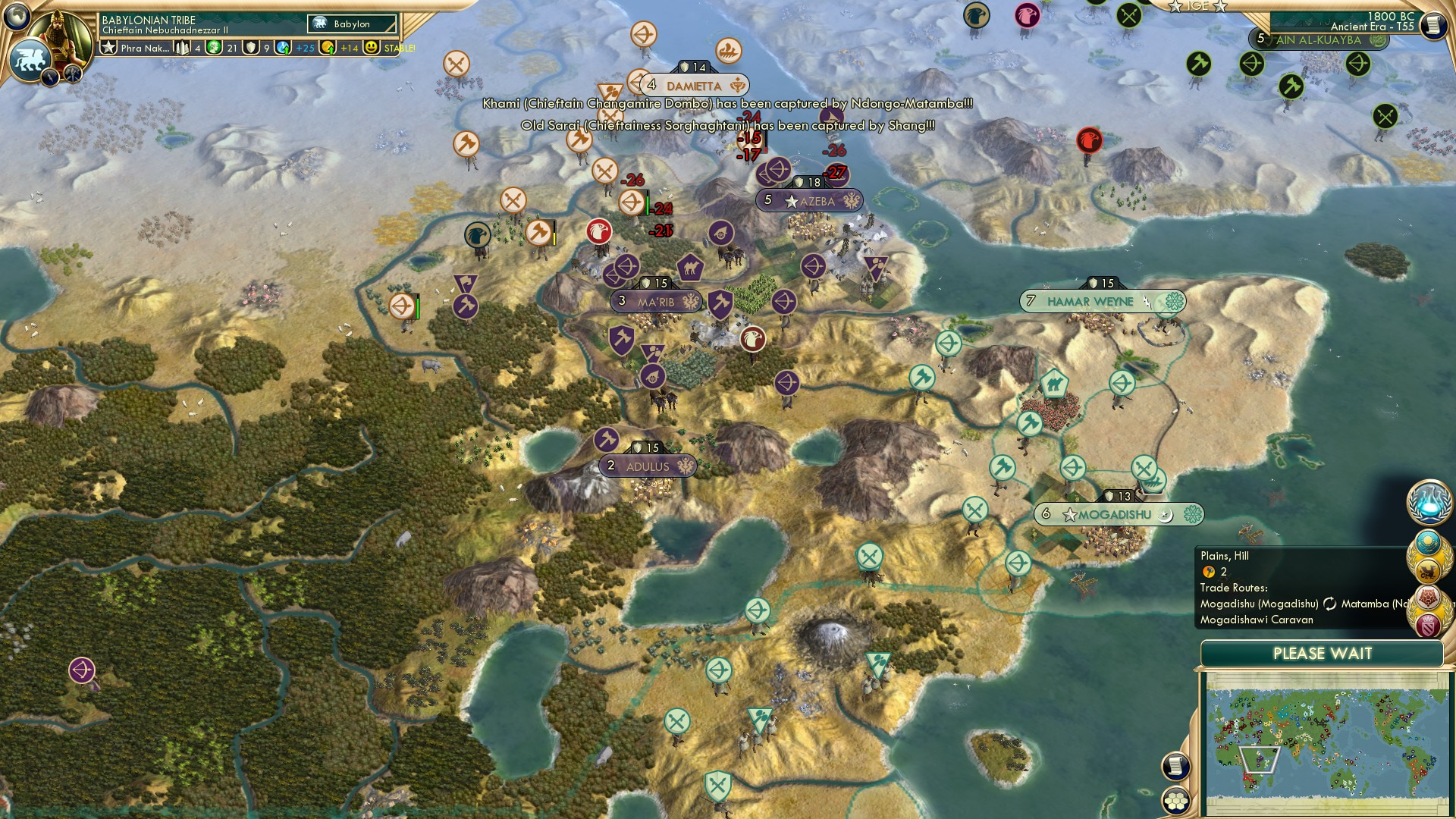Open the Babylon civilization dropdown
Viewport: 1456px width, 819px height.
coord(353,24)
